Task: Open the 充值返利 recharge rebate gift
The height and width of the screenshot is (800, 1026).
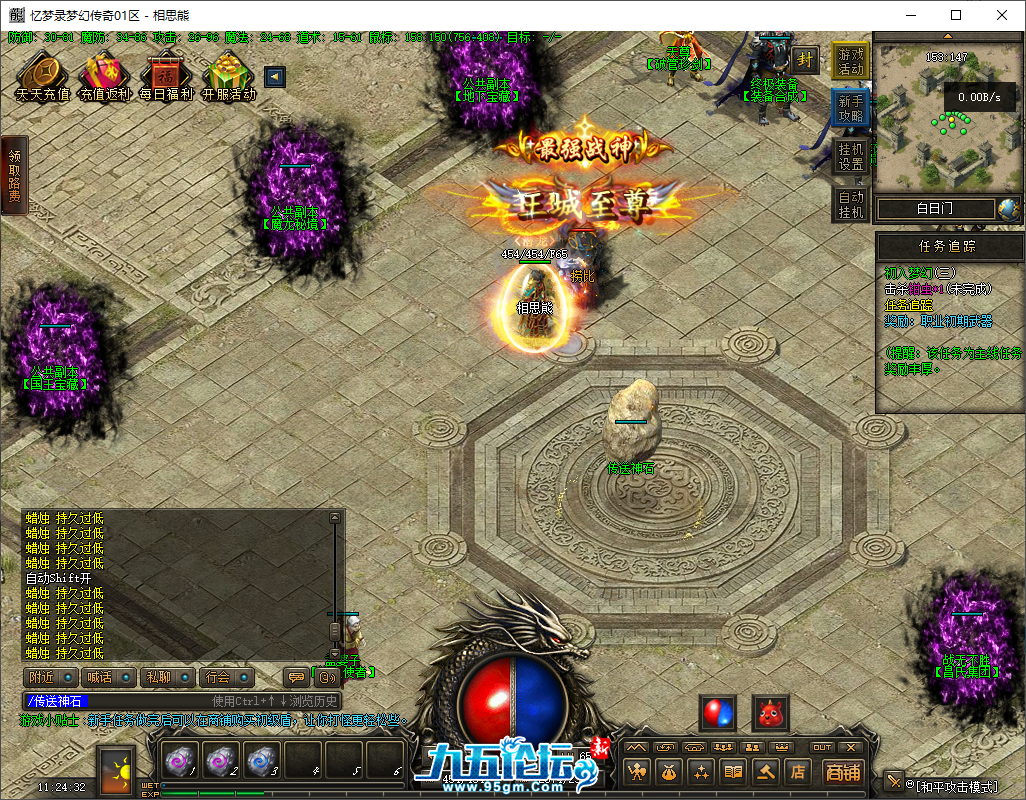Action: [x=104, y=75]
